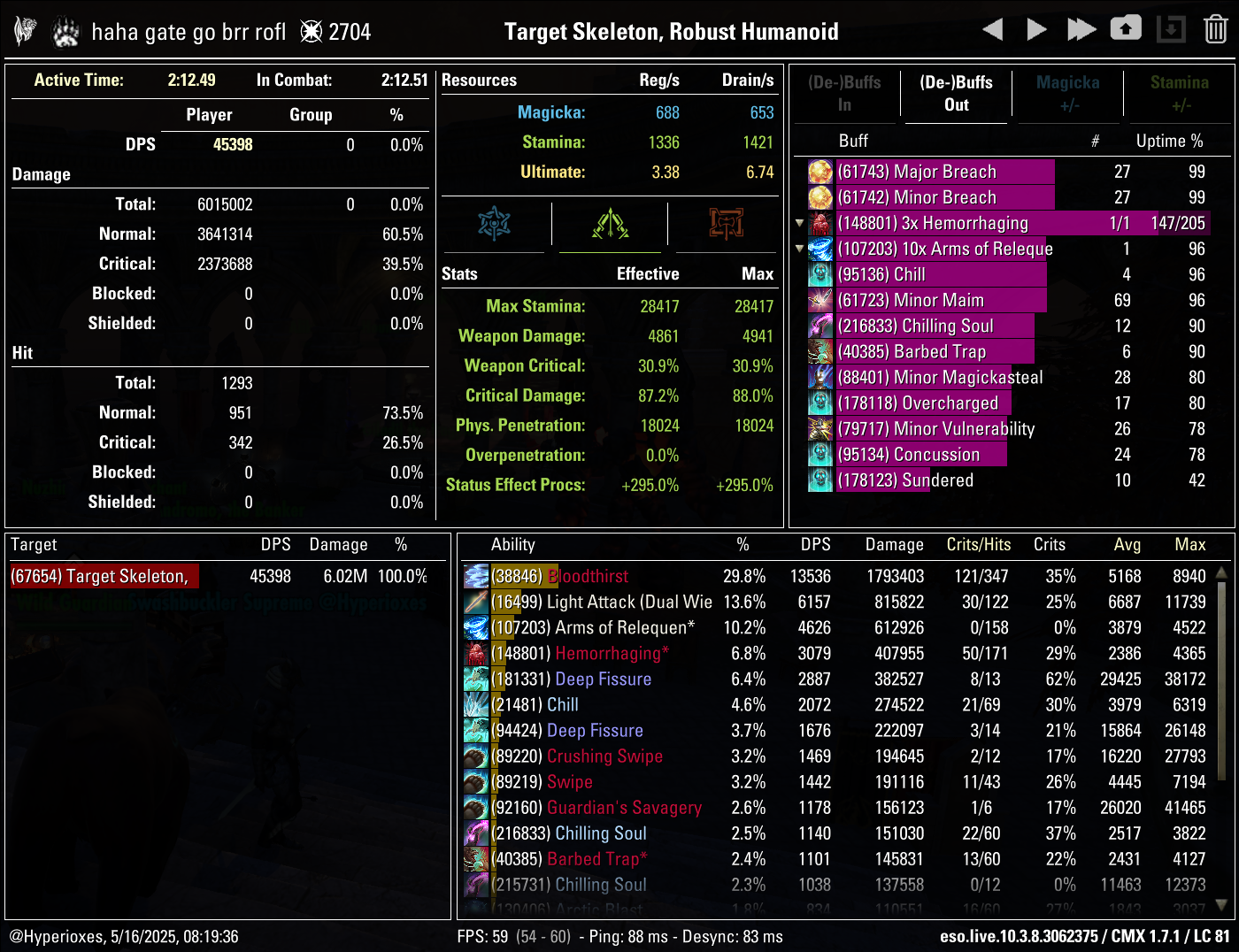Click the download icon beside the trash can
This screenshot has height=952, width=1239.
[x=1170, y=28]
